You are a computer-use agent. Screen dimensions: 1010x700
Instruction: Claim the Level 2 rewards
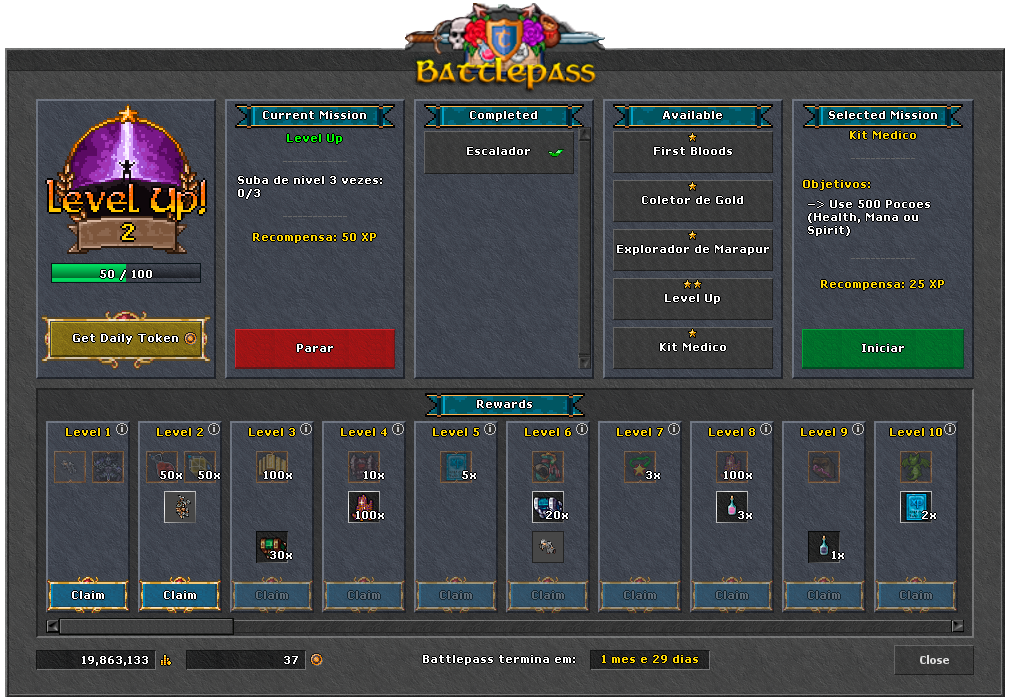pyautogui.click(x=180, y=595)
